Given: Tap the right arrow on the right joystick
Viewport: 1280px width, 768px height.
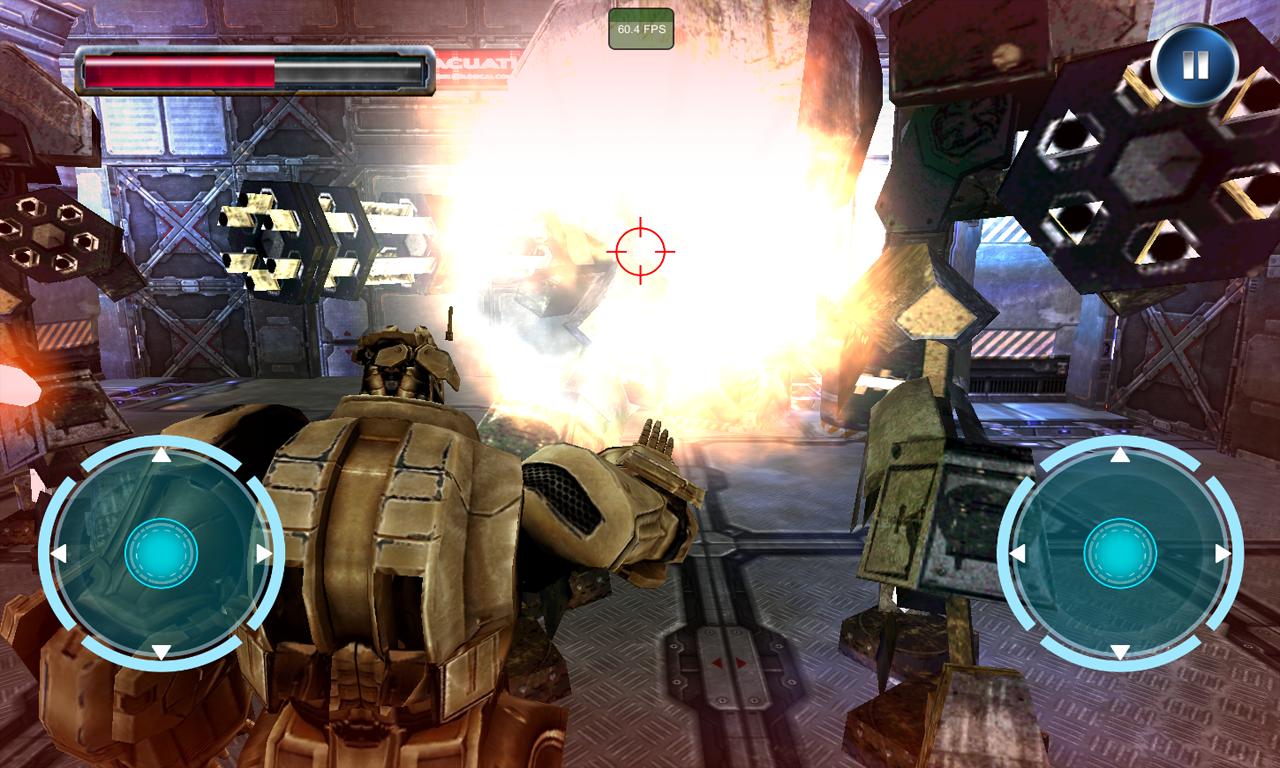Looking at the screenshot, I should pos(1222,553).
